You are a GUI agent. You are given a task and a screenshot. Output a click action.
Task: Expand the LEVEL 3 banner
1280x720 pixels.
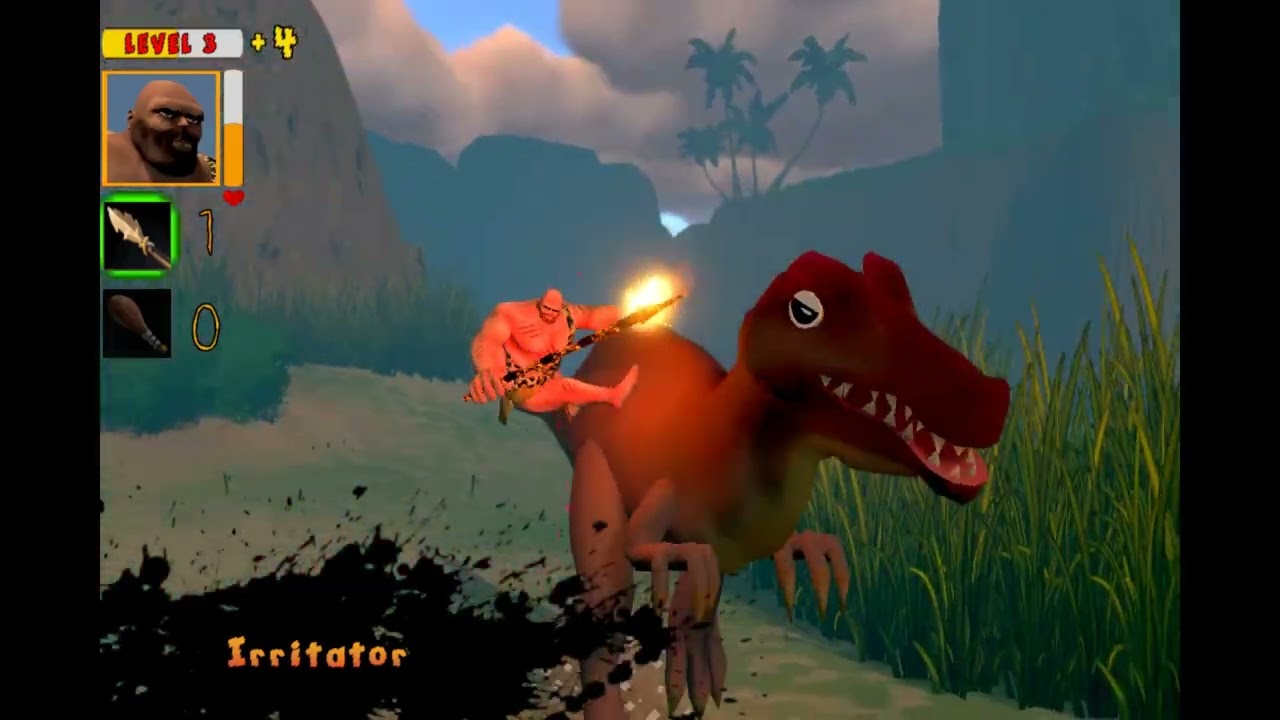172,43
